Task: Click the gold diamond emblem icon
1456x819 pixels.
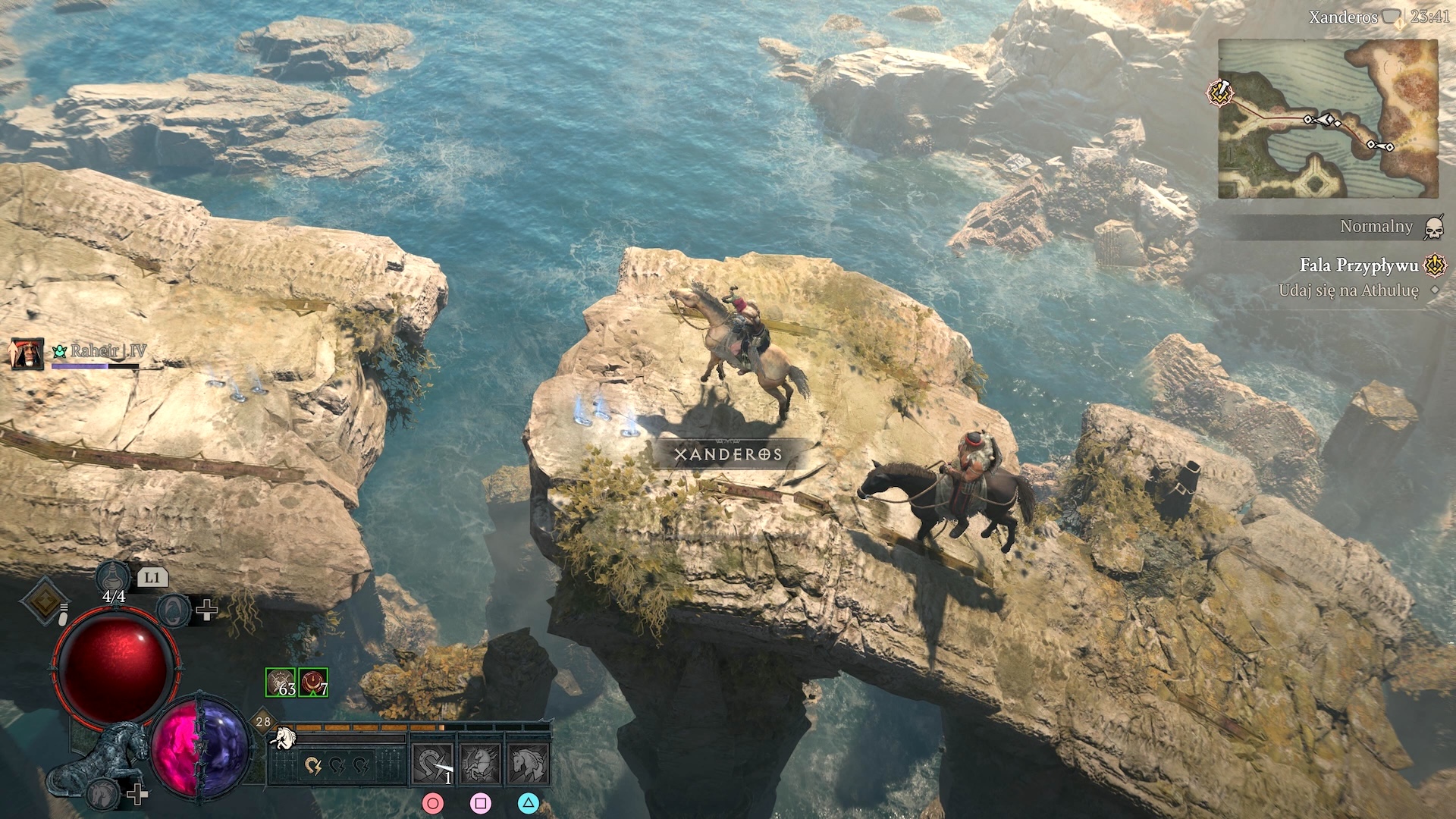Action: [44, 601]
